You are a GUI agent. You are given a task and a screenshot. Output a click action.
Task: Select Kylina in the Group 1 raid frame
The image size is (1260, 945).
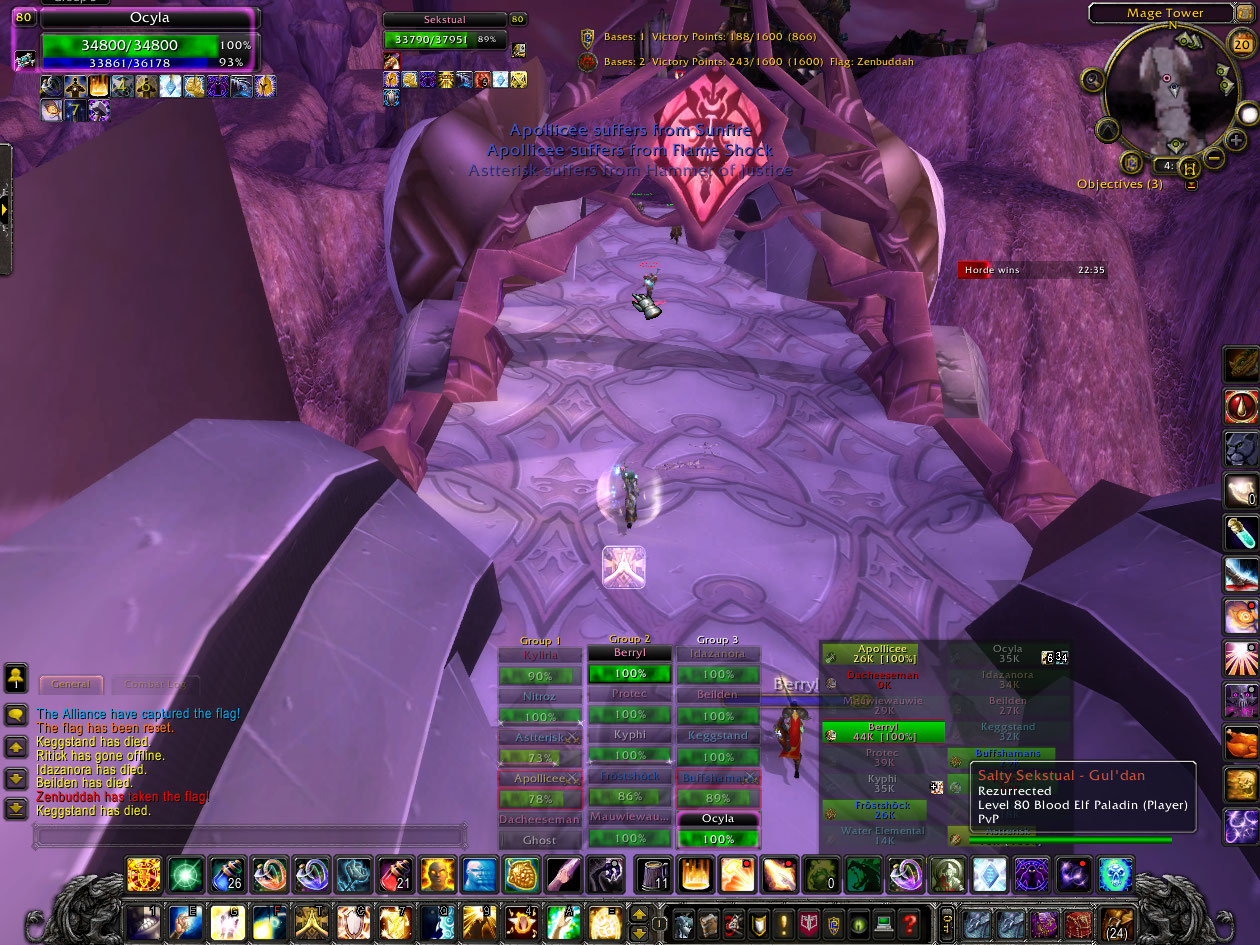[x=541, y=655]
